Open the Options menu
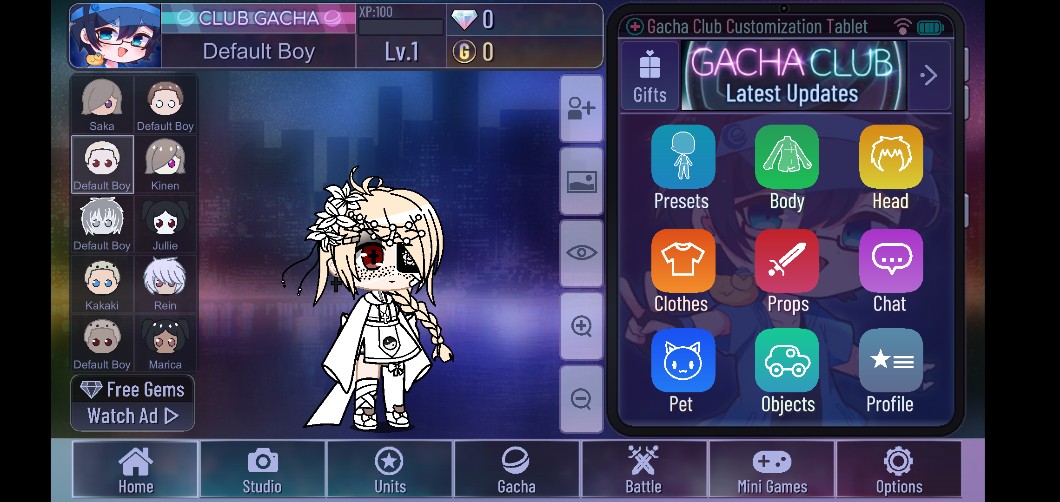The height and width of the screenshot is (502, 1060). click(898, 469)
